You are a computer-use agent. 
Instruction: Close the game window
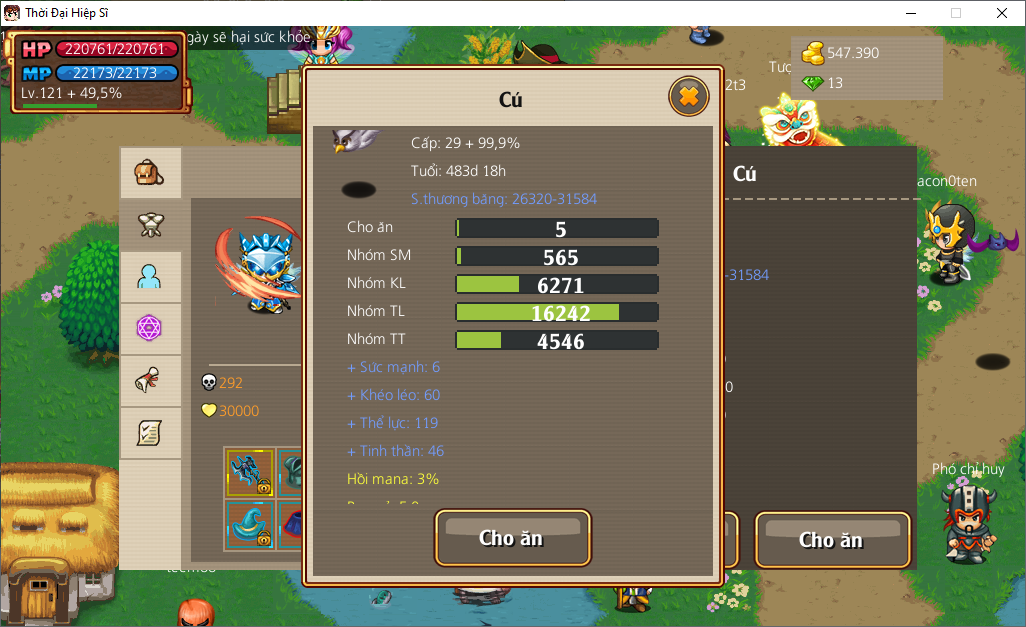[x=1002, y=13]
